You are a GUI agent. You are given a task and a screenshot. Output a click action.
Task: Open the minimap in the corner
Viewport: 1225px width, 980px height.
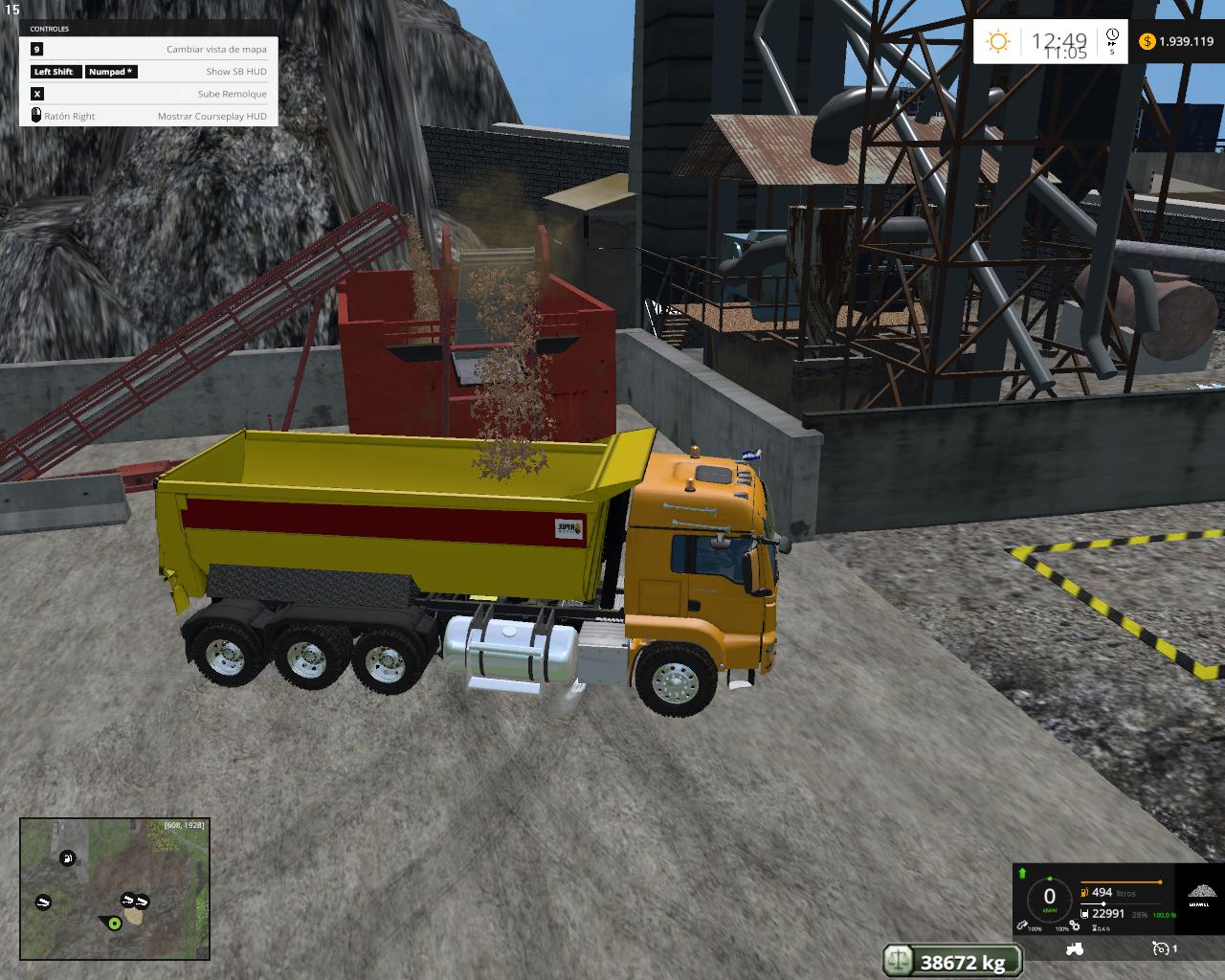pos(115,889)
